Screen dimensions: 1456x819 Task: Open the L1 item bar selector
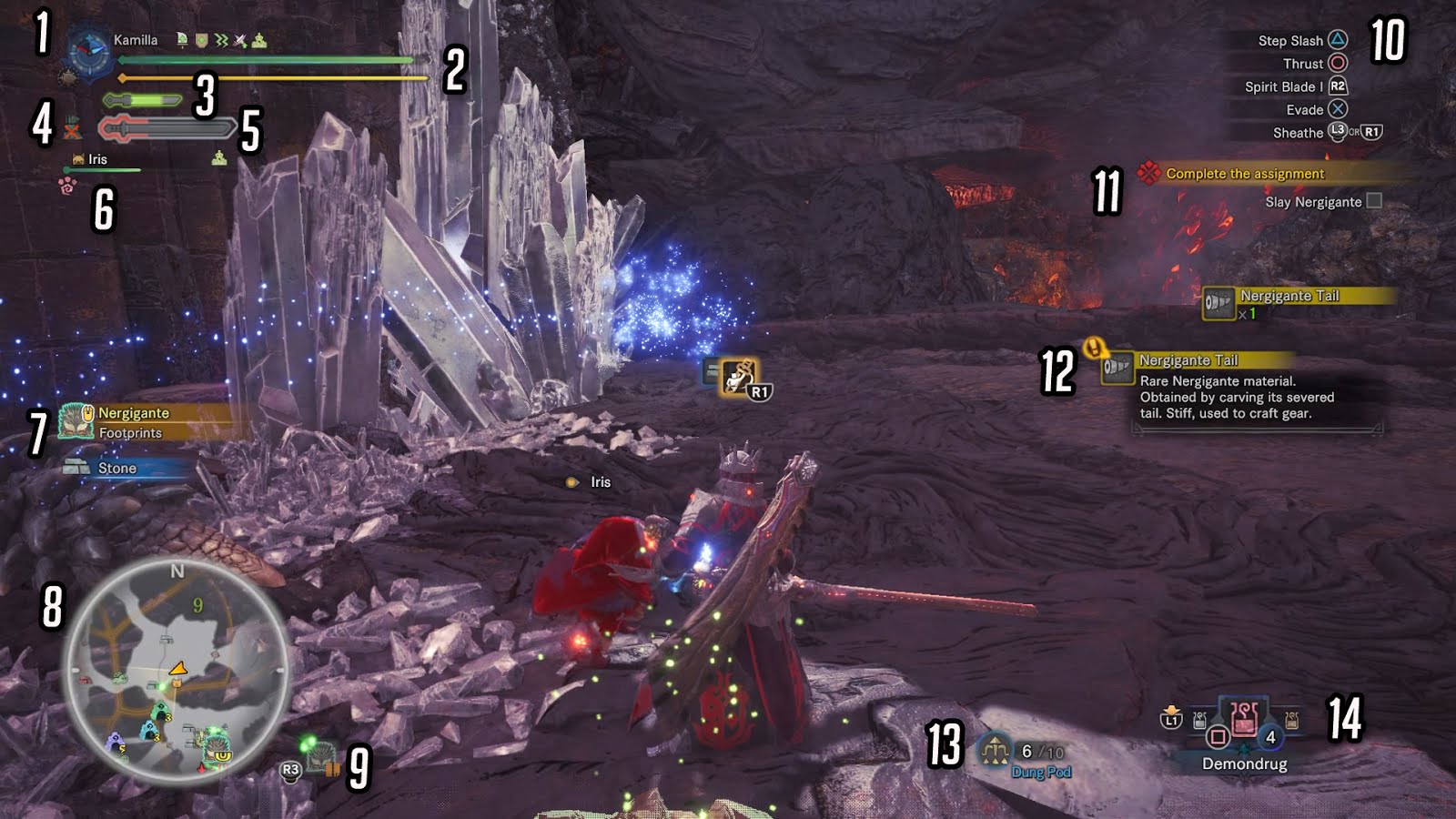(x=1174, y=720)
